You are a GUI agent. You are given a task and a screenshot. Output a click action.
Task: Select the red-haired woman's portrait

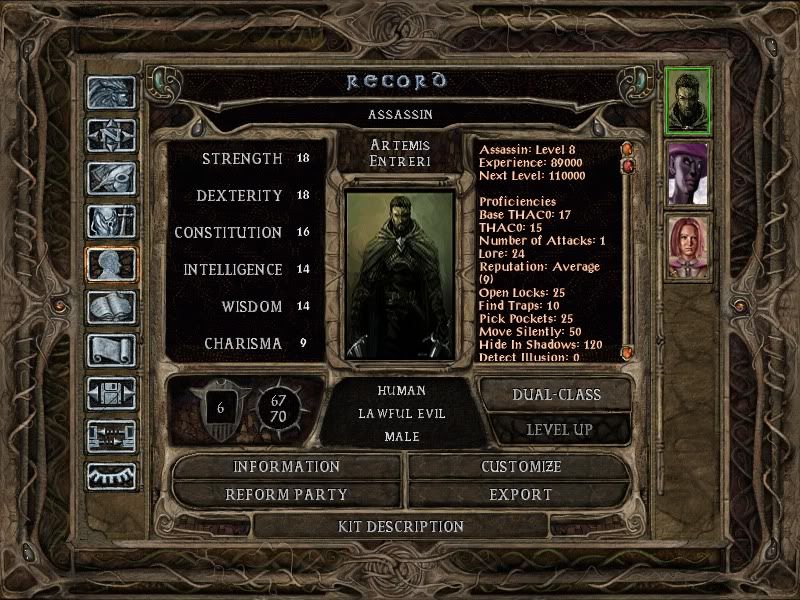(688, 246)
